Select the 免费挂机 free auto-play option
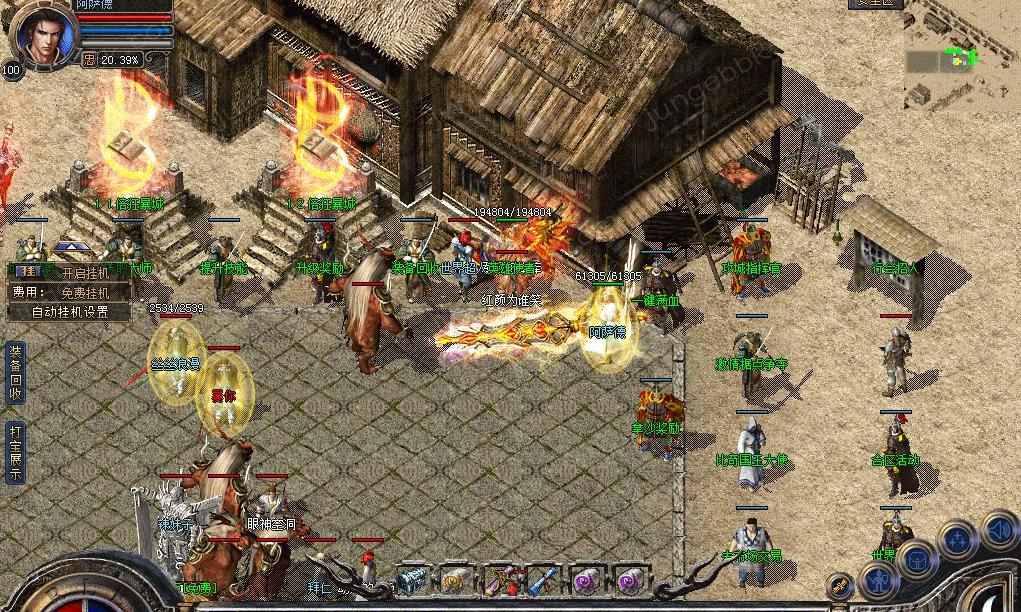The width and height of the screenshot is (1021, 612). pyautogui.click(x=82, y=292)
